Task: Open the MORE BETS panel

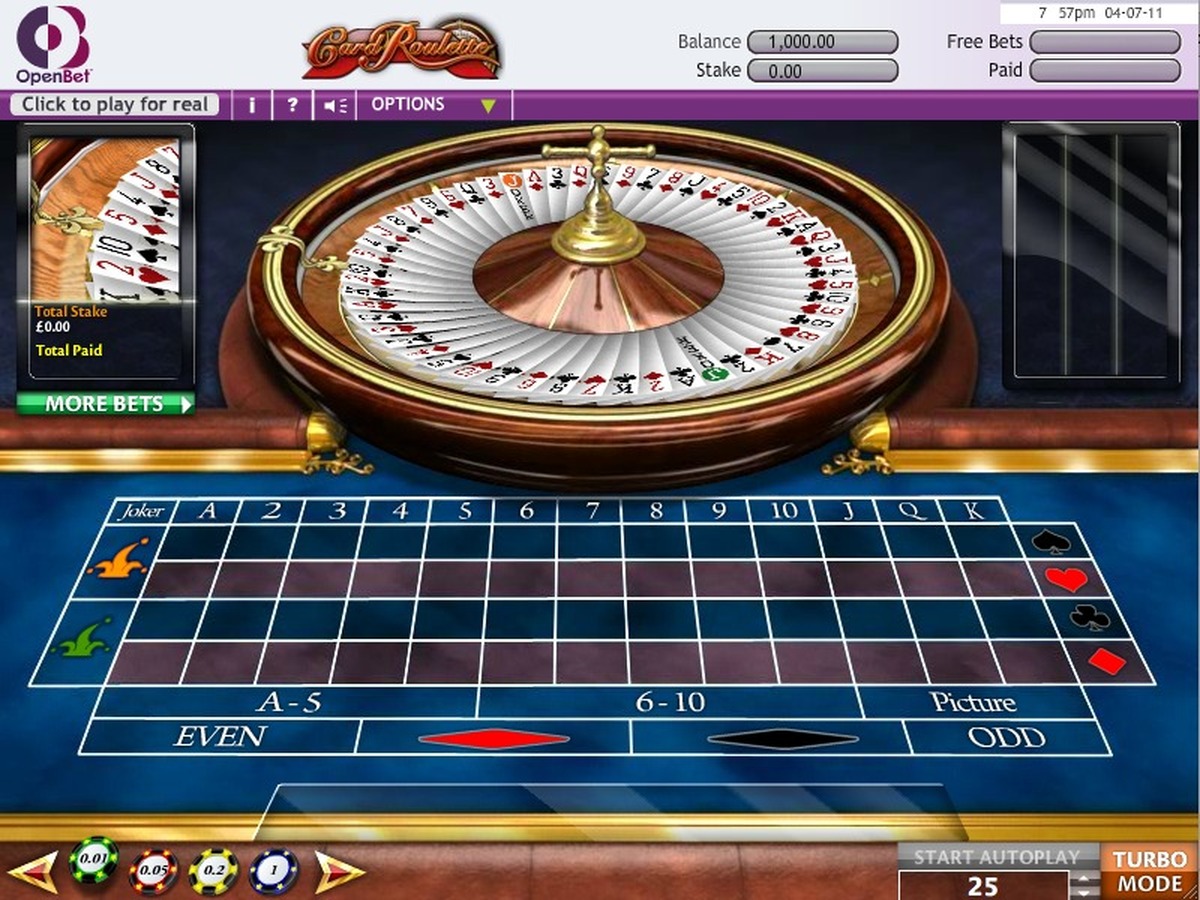Action: coord(106,405)
